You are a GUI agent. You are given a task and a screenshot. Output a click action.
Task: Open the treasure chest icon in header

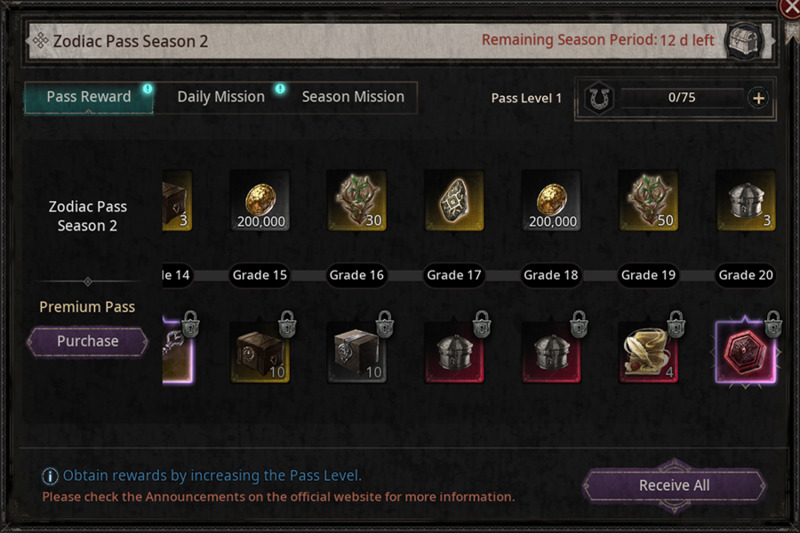coord(746,41)
